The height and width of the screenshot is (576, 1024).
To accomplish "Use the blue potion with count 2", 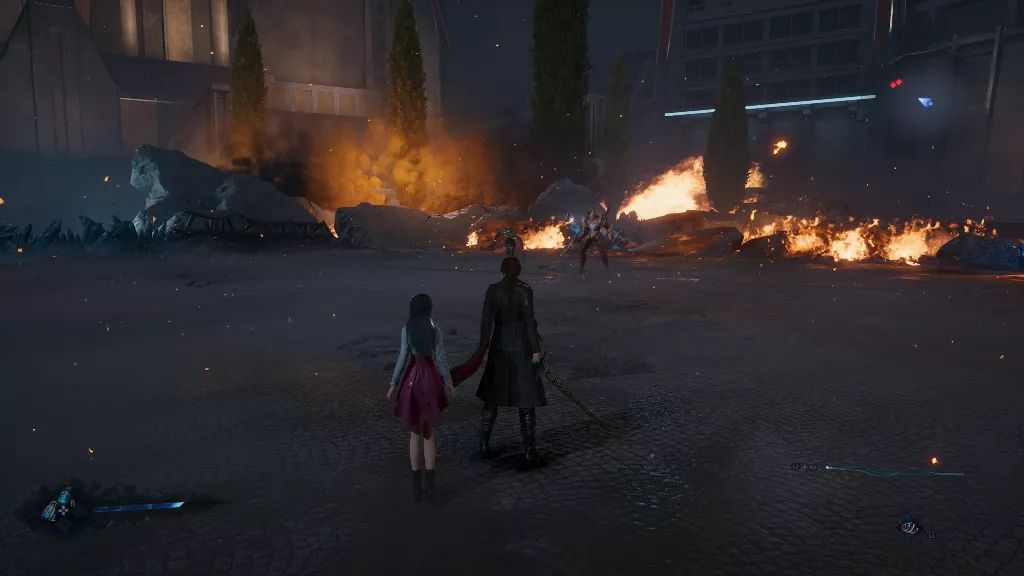I will coord(51,510).
